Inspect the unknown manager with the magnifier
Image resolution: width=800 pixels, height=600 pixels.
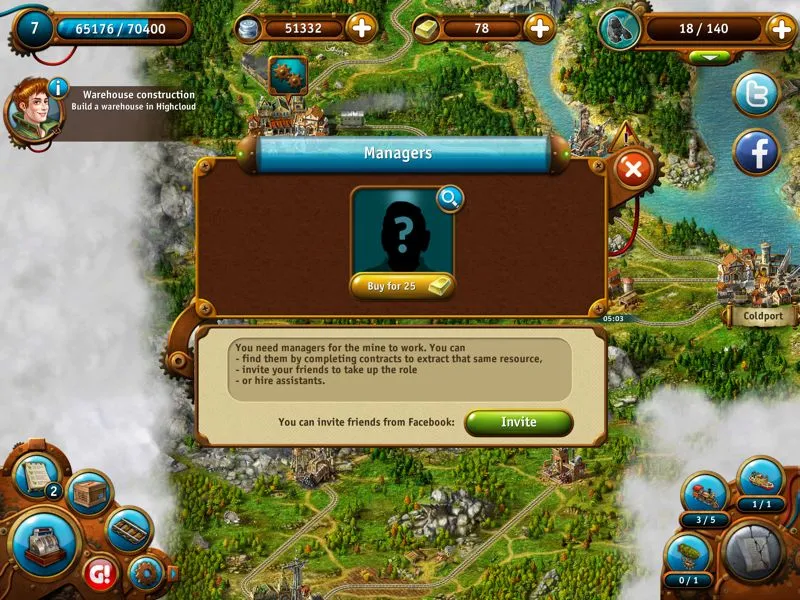point(450,199)
